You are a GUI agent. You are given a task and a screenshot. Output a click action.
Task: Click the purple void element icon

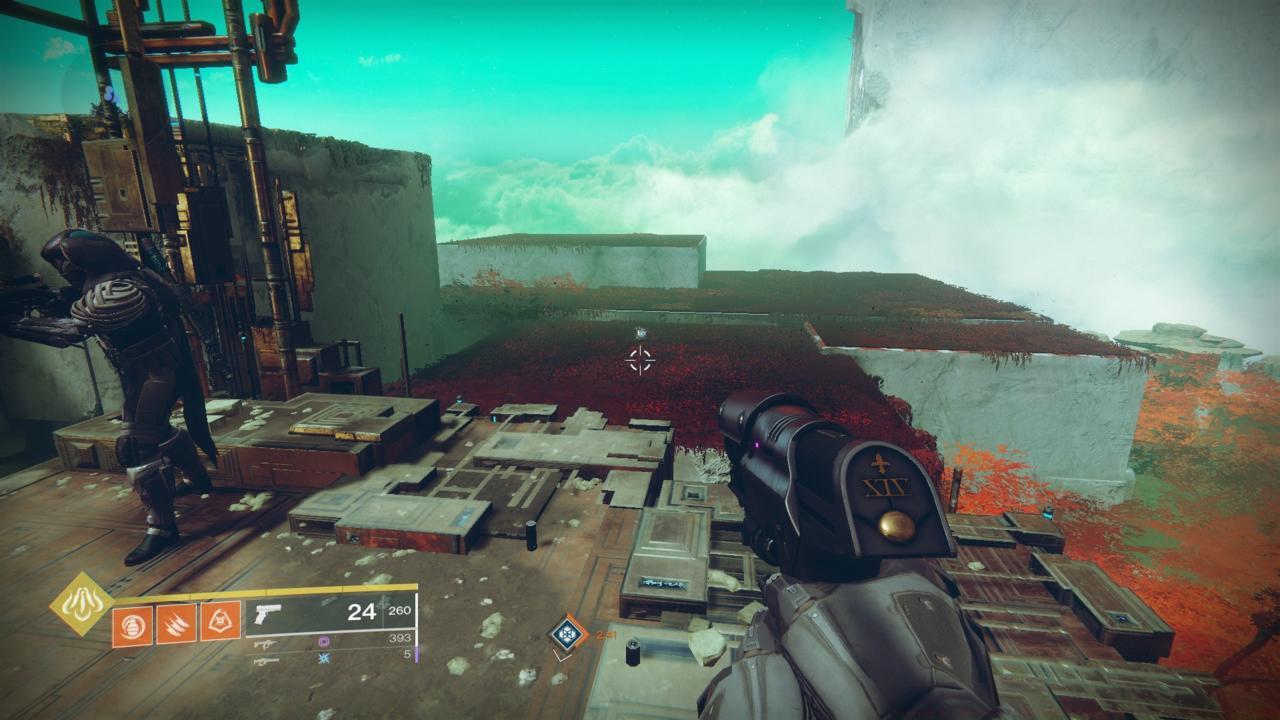(323, 642)
